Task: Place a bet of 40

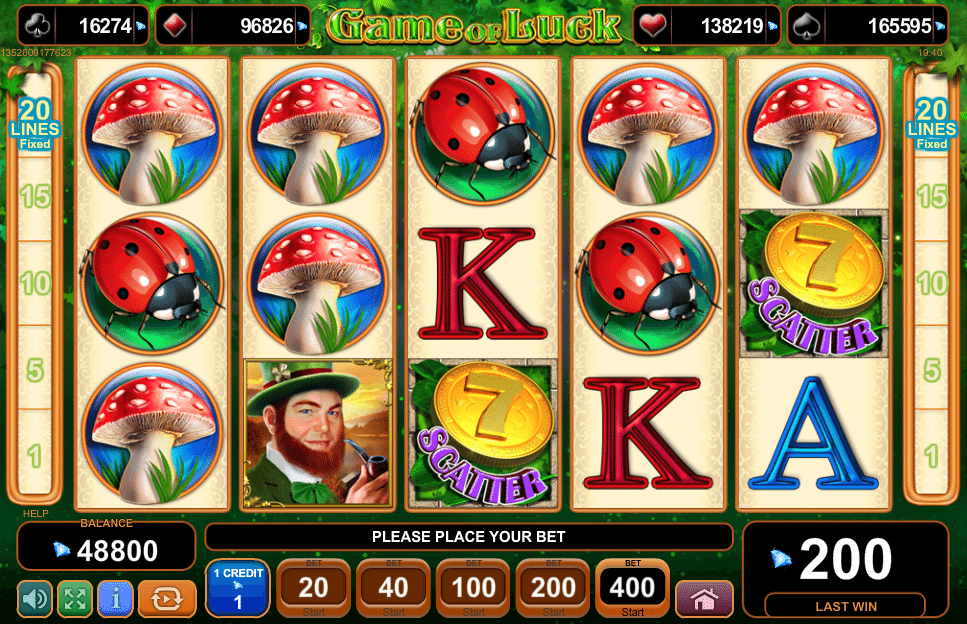Action: (x=393, y=589)
